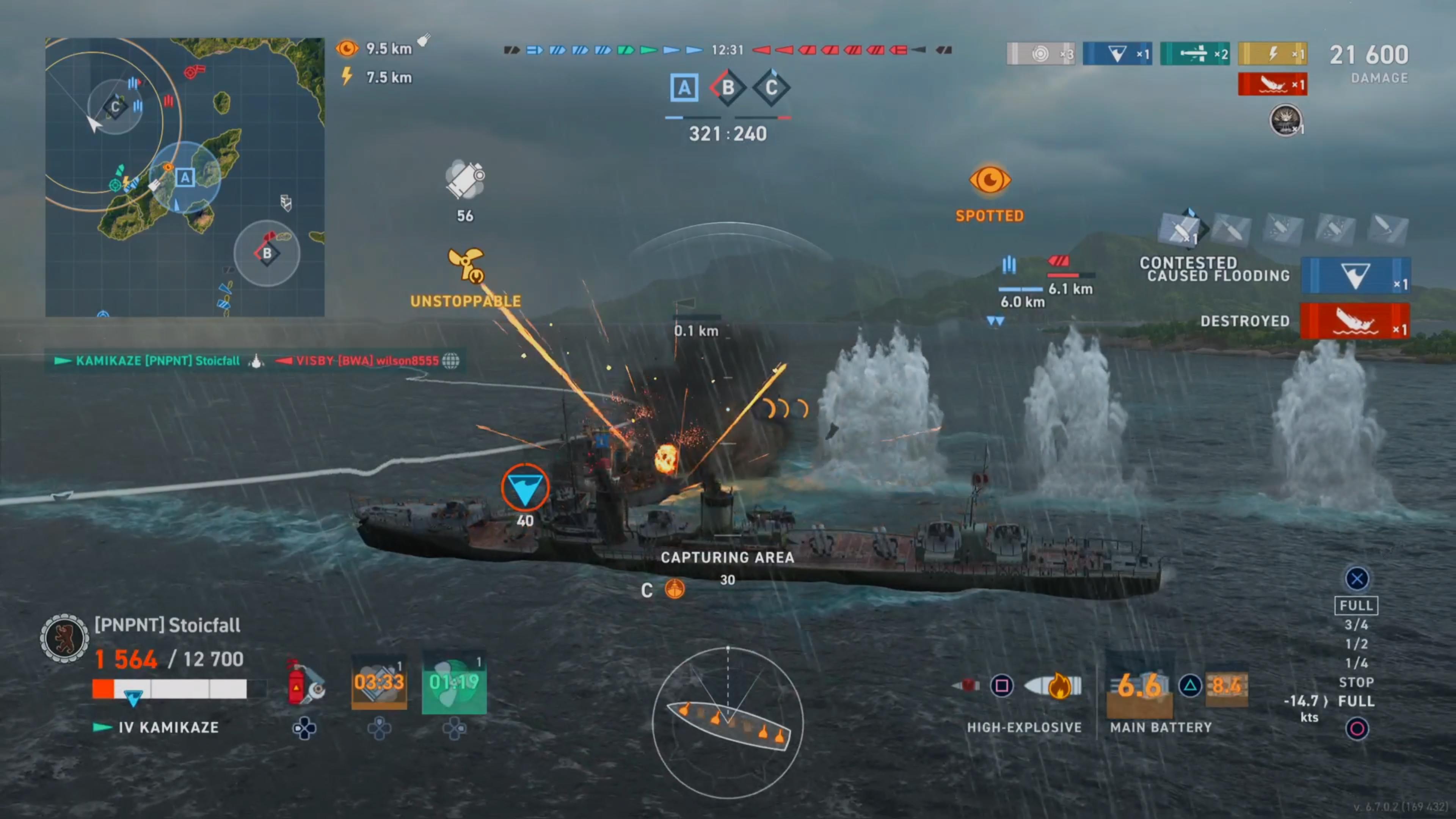Set throttle to 1/2 speed

coord(1356,644)
